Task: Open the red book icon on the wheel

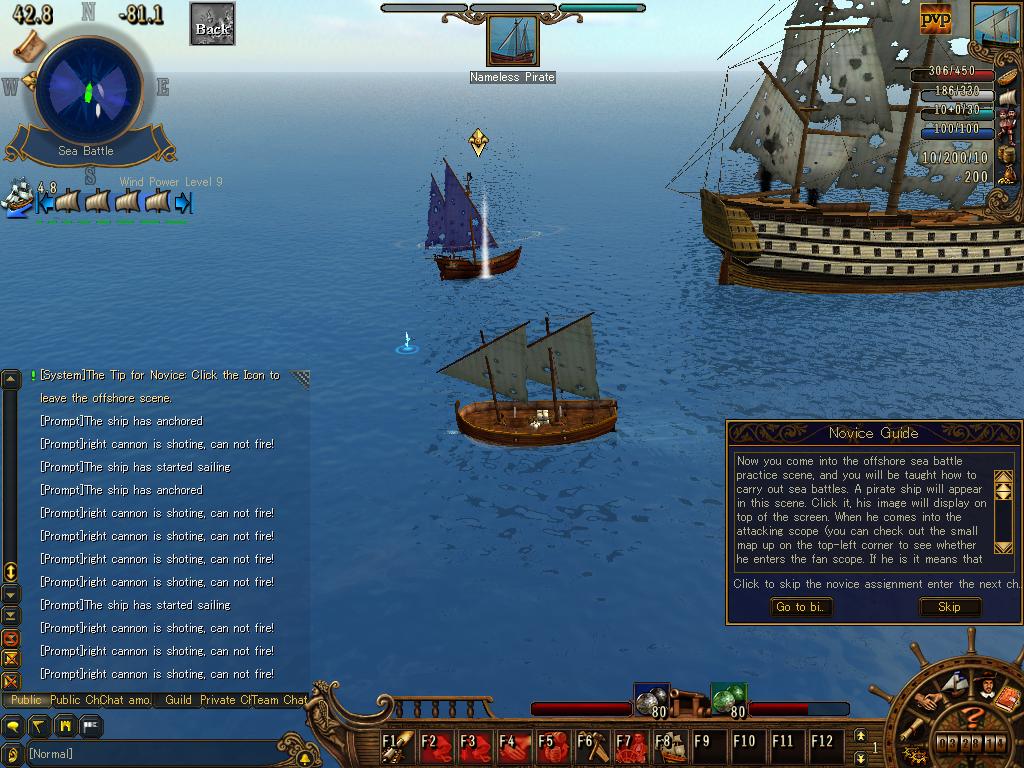Action: pyautogui.click(x=1007, y=699)
